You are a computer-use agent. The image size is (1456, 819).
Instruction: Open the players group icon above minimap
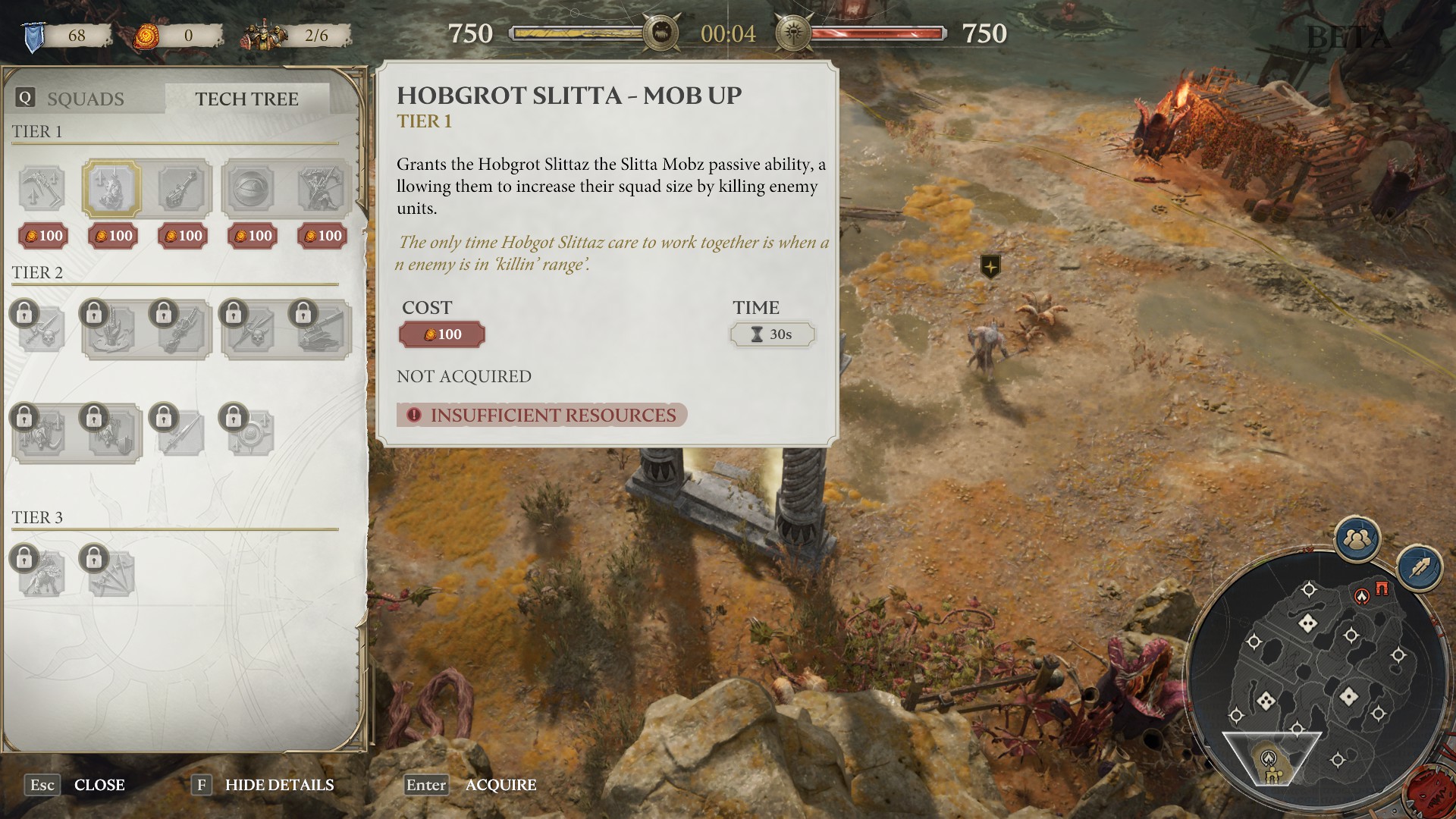(x=1356, y=539)
